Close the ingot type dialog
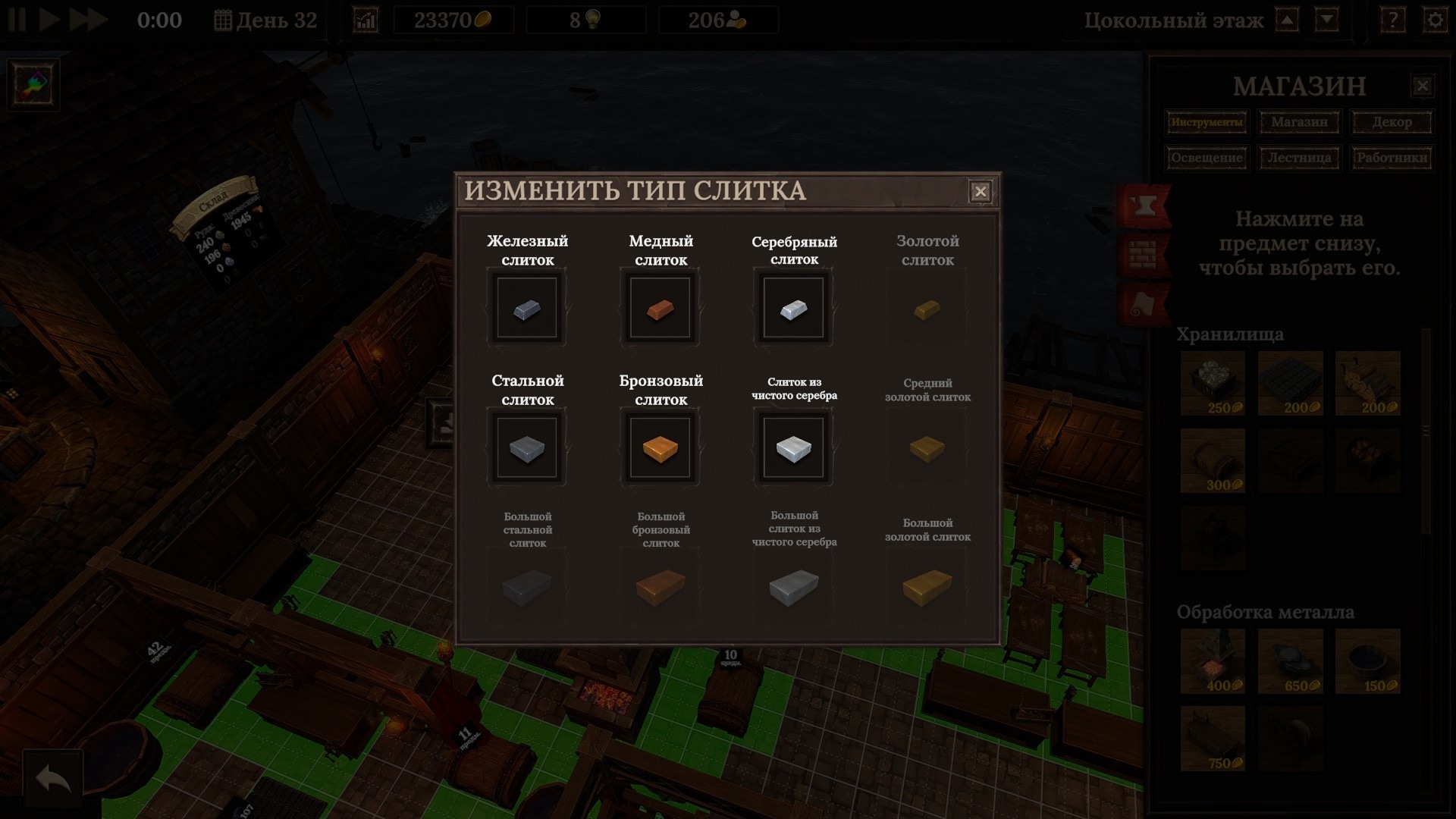This screenshot has width=1456, height=819. click(x=980, y=192)
